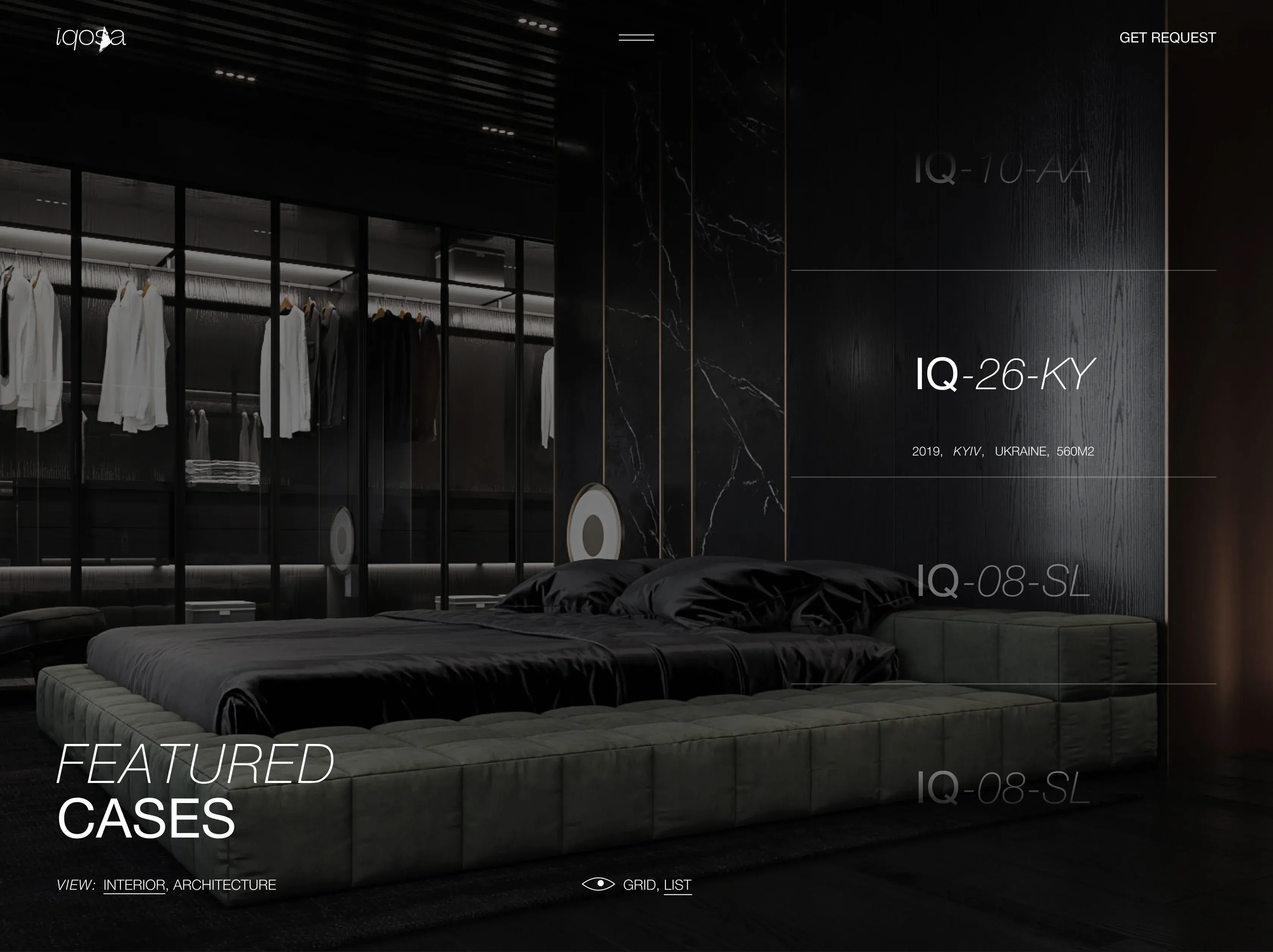1273x952 pixels.
Task: Filter cases by Architecture view
Action: (x=224, y=885)
